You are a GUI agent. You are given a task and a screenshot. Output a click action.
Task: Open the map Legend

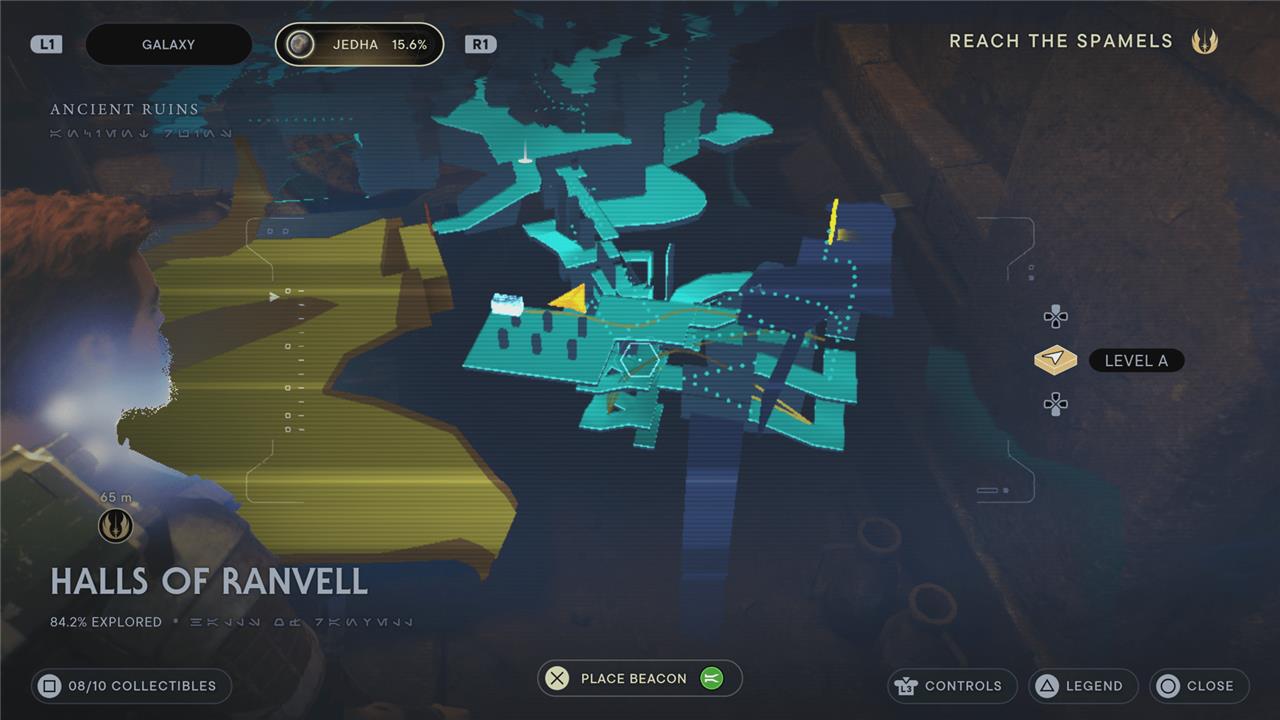click(1083, 686)
